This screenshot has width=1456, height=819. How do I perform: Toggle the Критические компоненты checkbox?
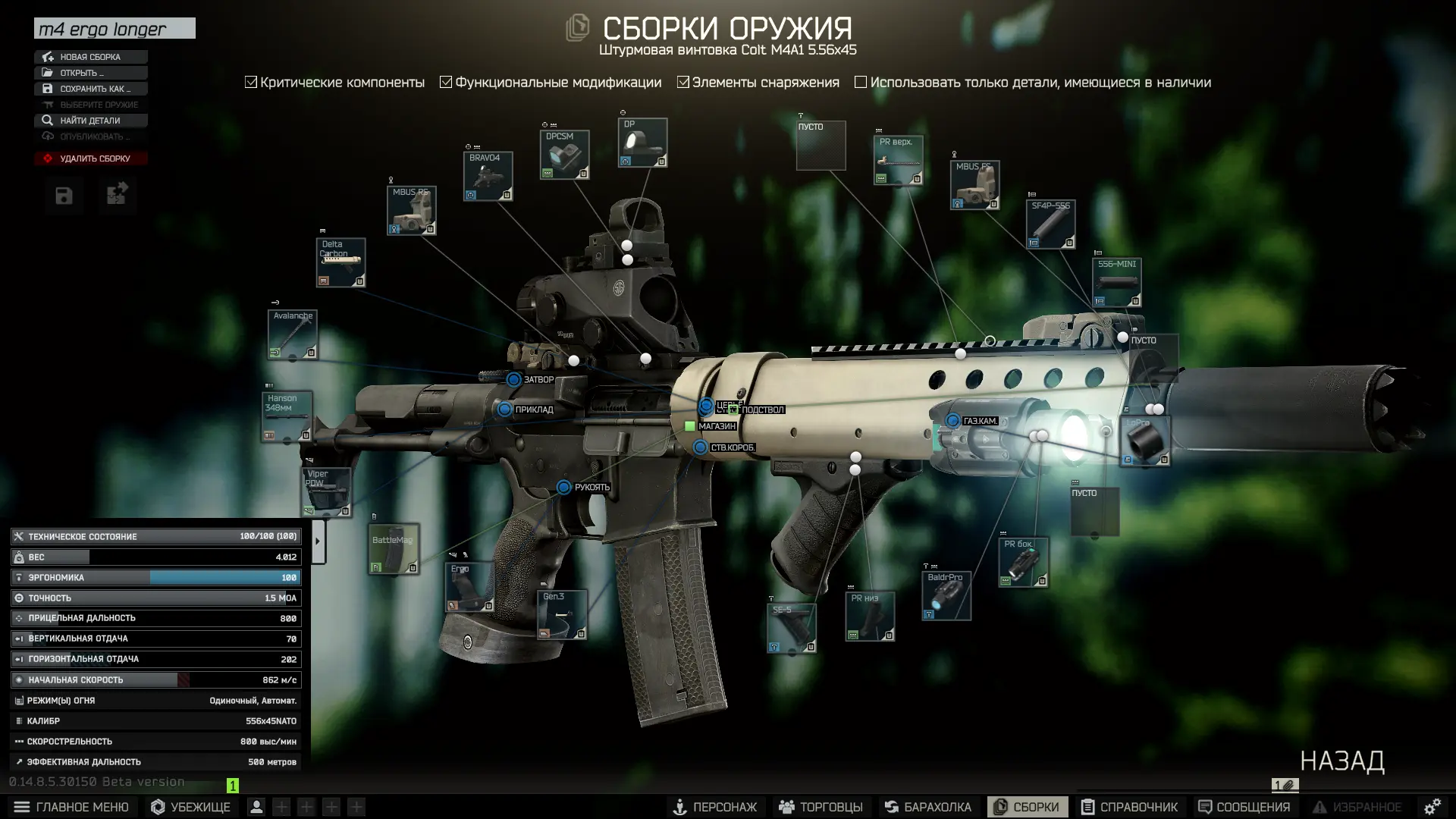(251, 82)
